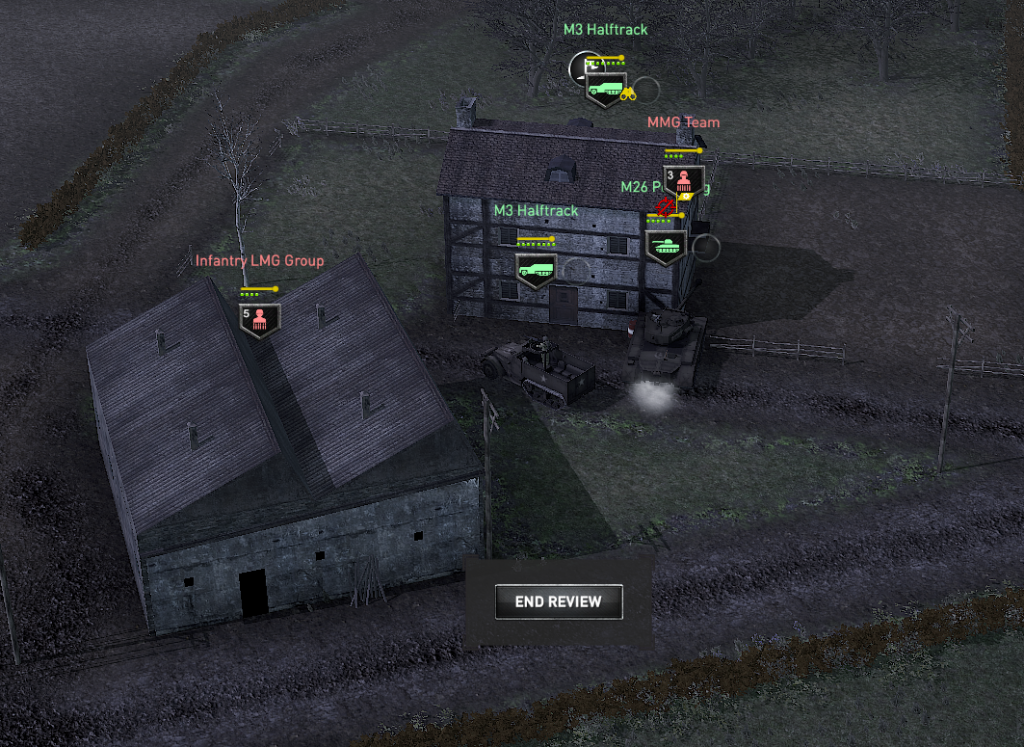Click the END REVIEW button
The height and width of the screenshot is (747, 1024).
point(559,602)
